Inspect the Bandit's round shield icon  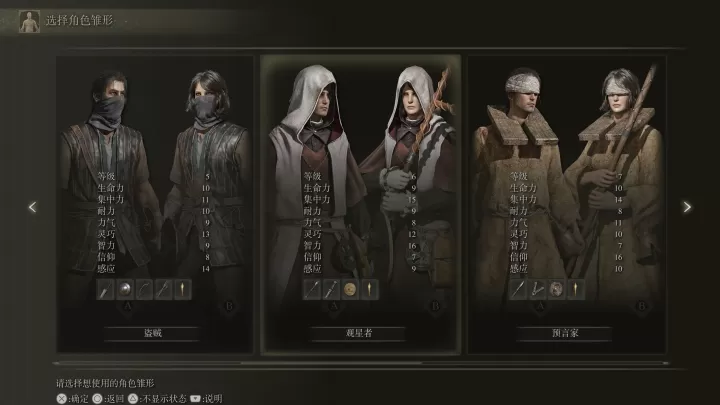(x=125, y=290)
